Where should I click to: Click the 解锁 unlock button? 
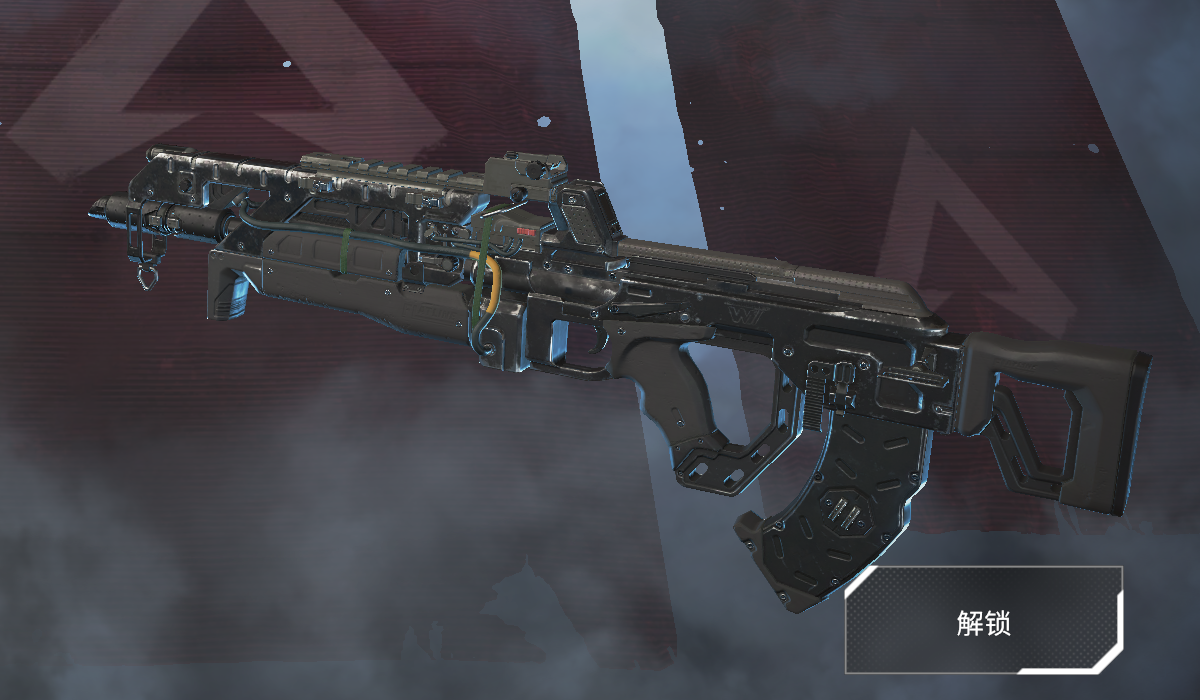(984, 621)
